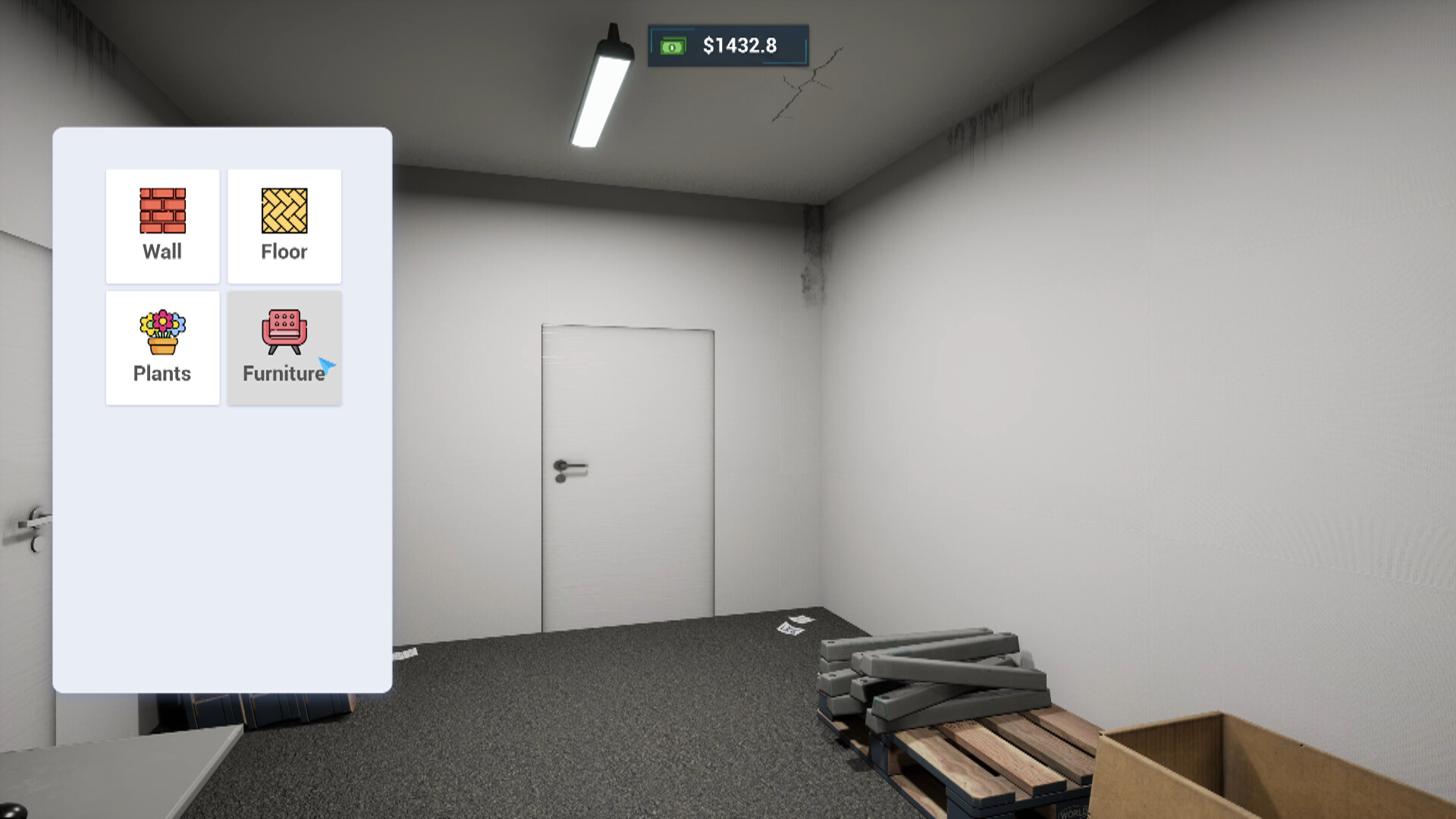
Task: Click the Wall tile in the build menu
Action: click(162, 226)
